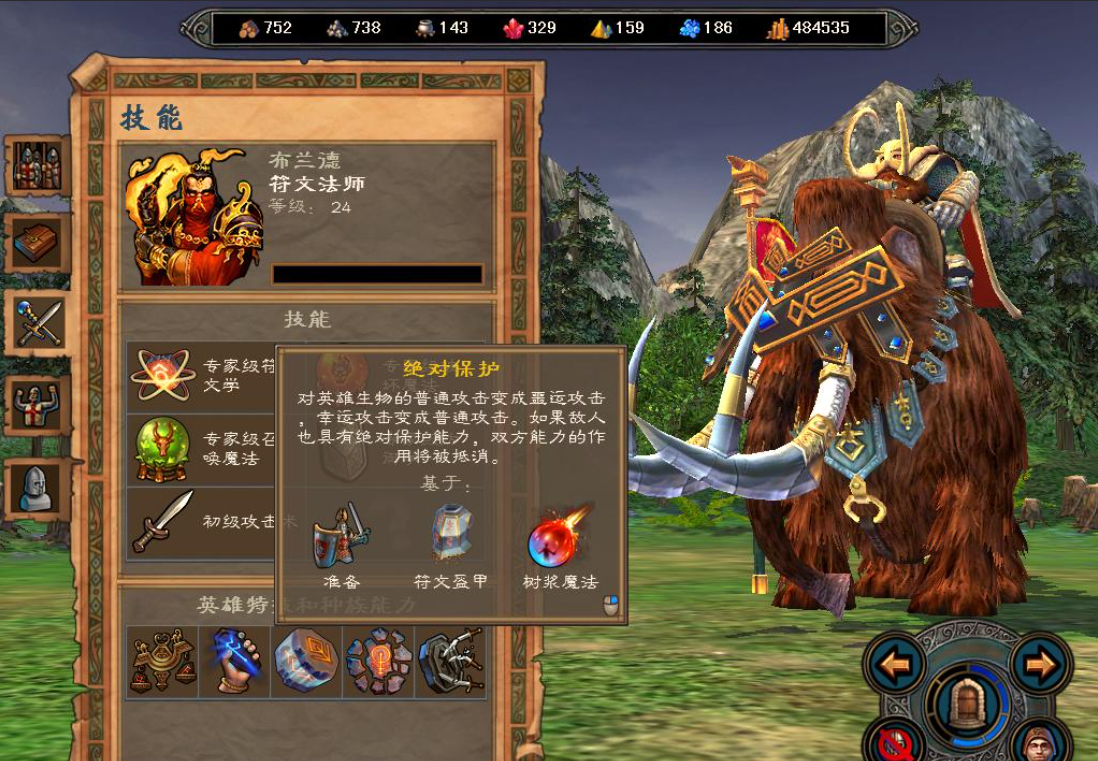
Task: Select the stone with crossed hammers ability
Action: 450,661
